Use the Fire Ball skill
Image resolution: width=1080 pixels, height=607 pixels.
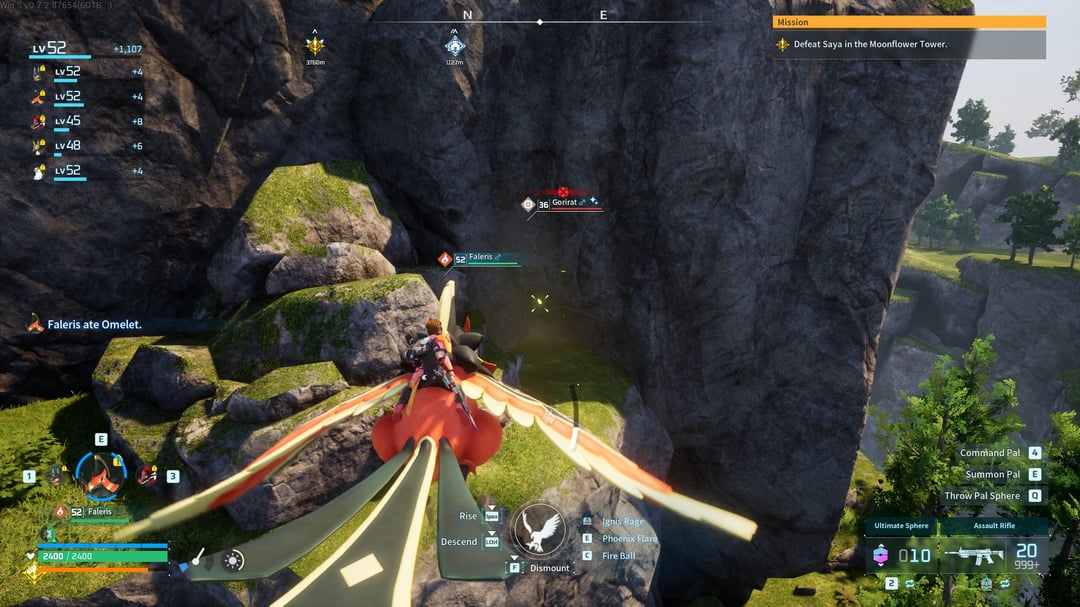[618, 556]
